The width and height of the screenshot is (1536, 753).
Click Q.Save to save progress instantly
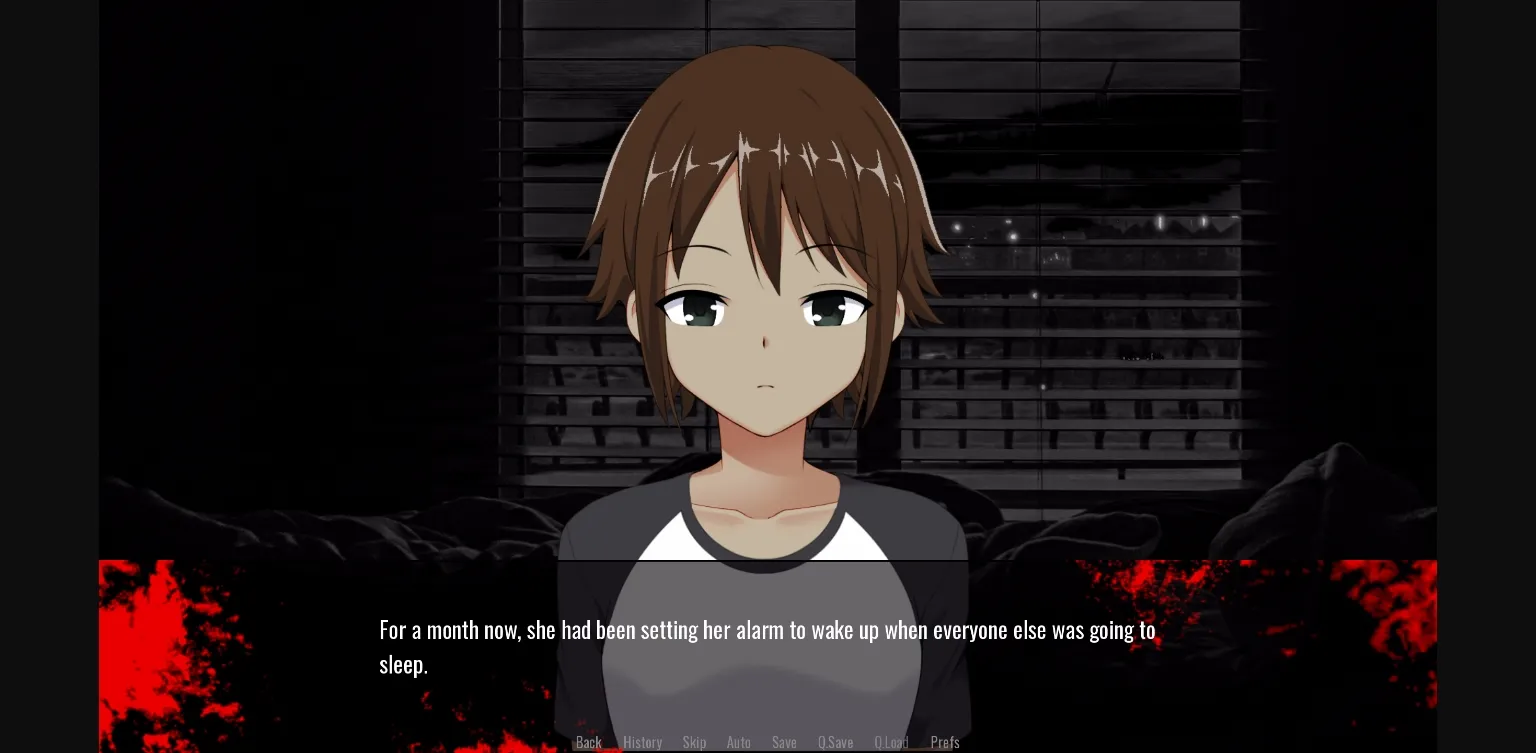[836, 742]
